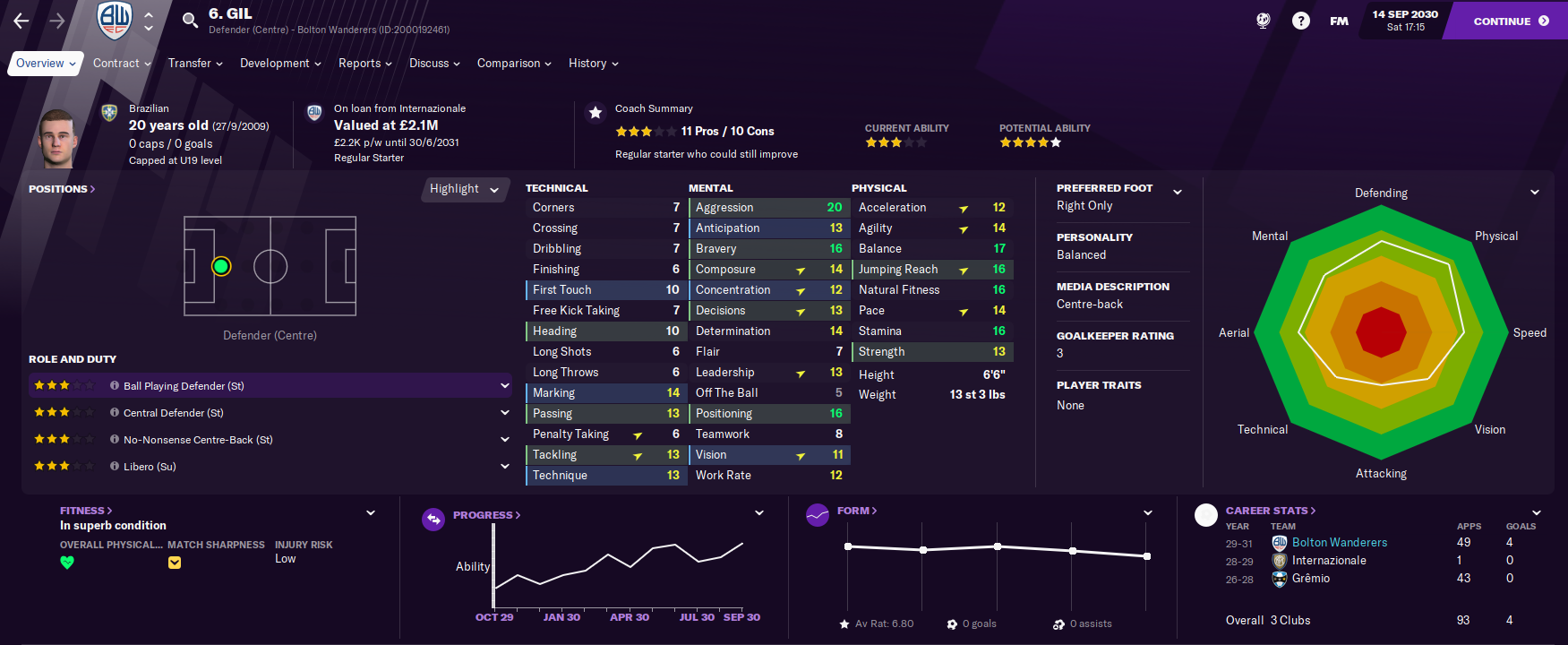This screenshot has height=645, width=1568.
Task: Open the Contract menu
Action: coord(122,64)
